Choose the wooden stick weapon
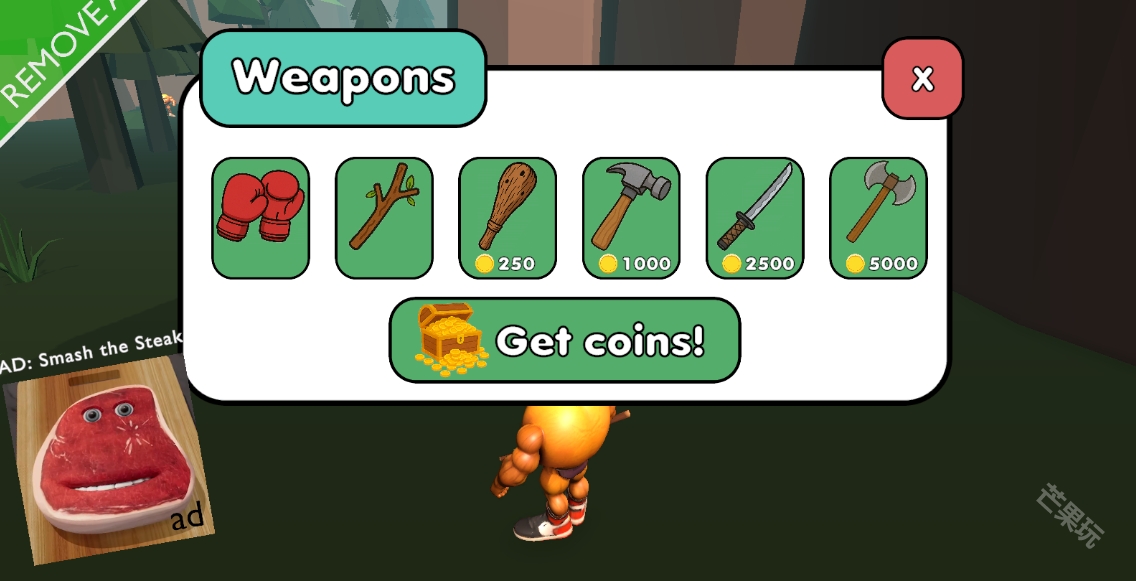The height and width of the screenshot is (581, 1136). click(x=384, y=217)
